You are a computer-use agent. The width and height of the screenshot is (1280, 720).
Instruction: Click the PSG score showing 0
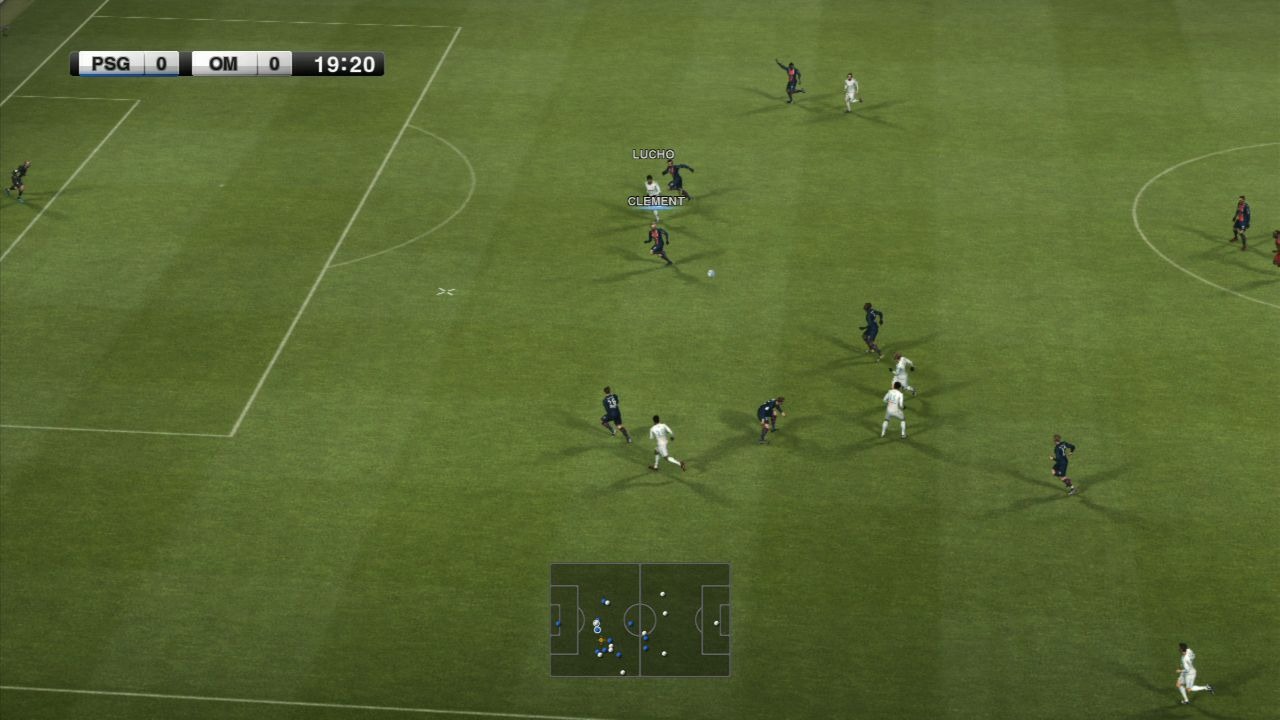[x=163, y=62]
